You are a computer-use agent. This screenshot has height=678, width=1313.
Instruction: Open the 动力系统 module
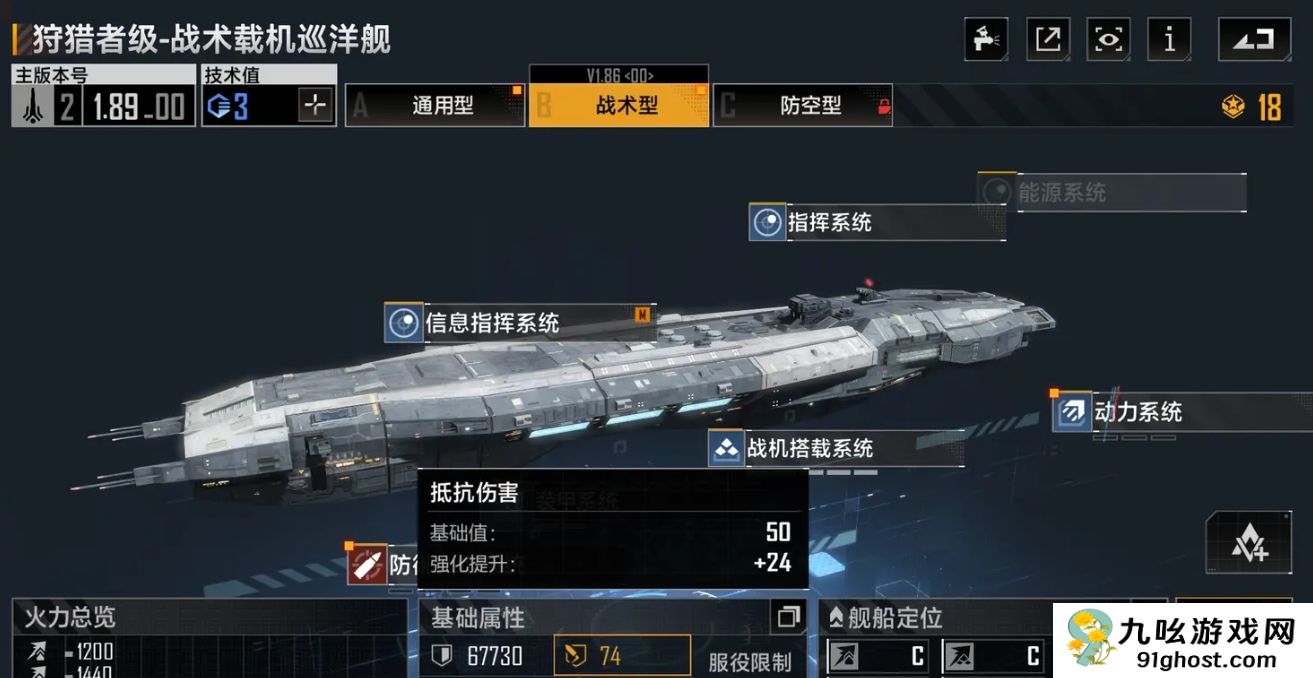point(1138,411)
